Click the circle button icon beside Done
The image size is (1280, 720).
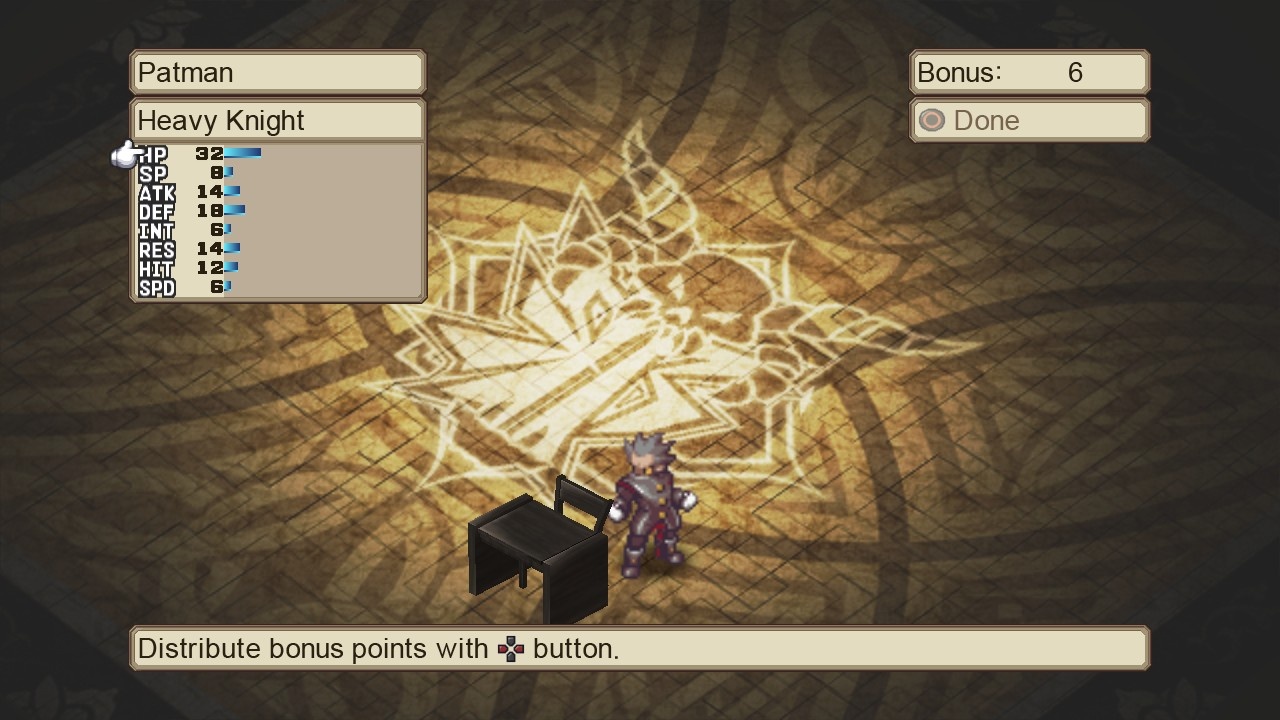pyautogui.click(x=931, y=120)
